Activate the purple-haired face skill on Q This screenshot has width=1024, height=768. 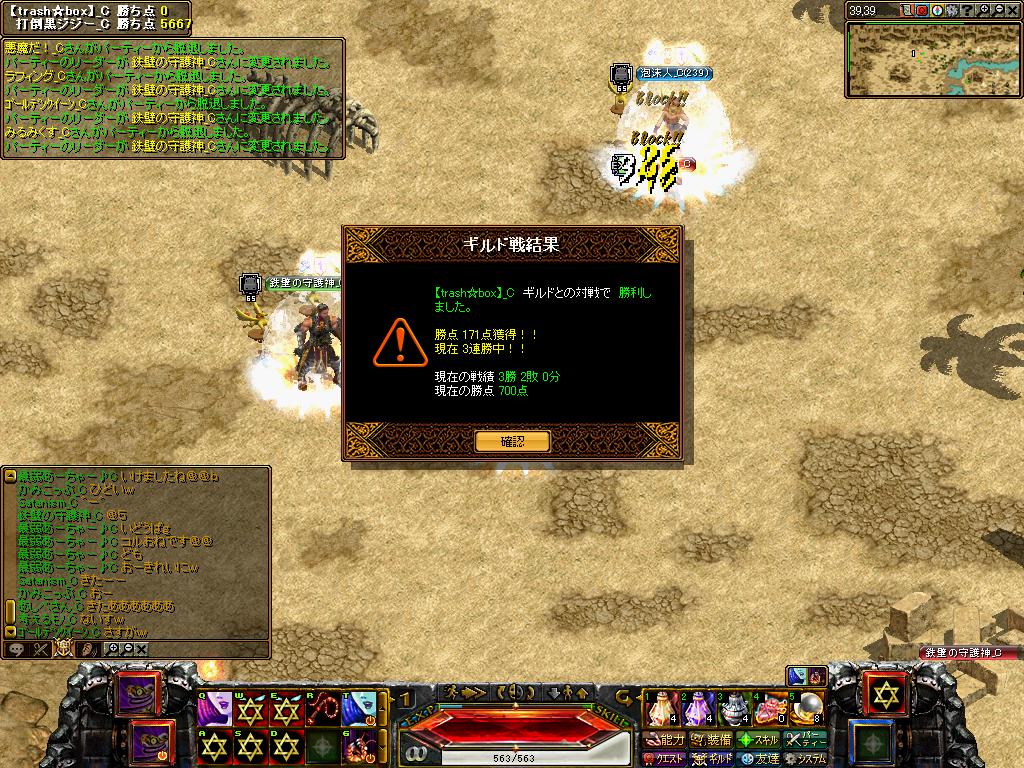tap(213, 709)
